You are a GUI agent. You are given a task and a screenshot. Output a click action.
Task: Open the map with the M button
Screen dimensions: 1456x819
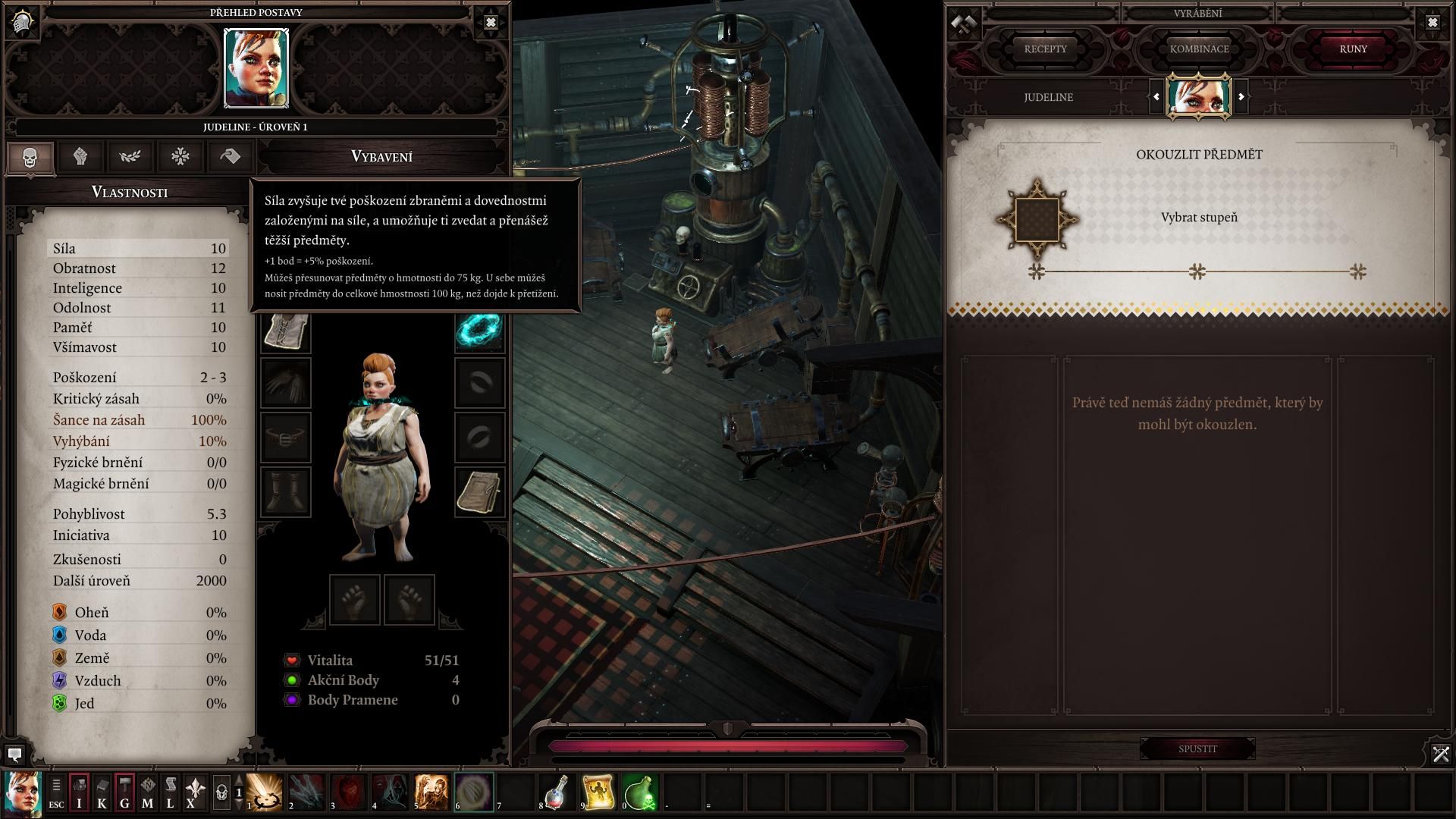(147, 793)
